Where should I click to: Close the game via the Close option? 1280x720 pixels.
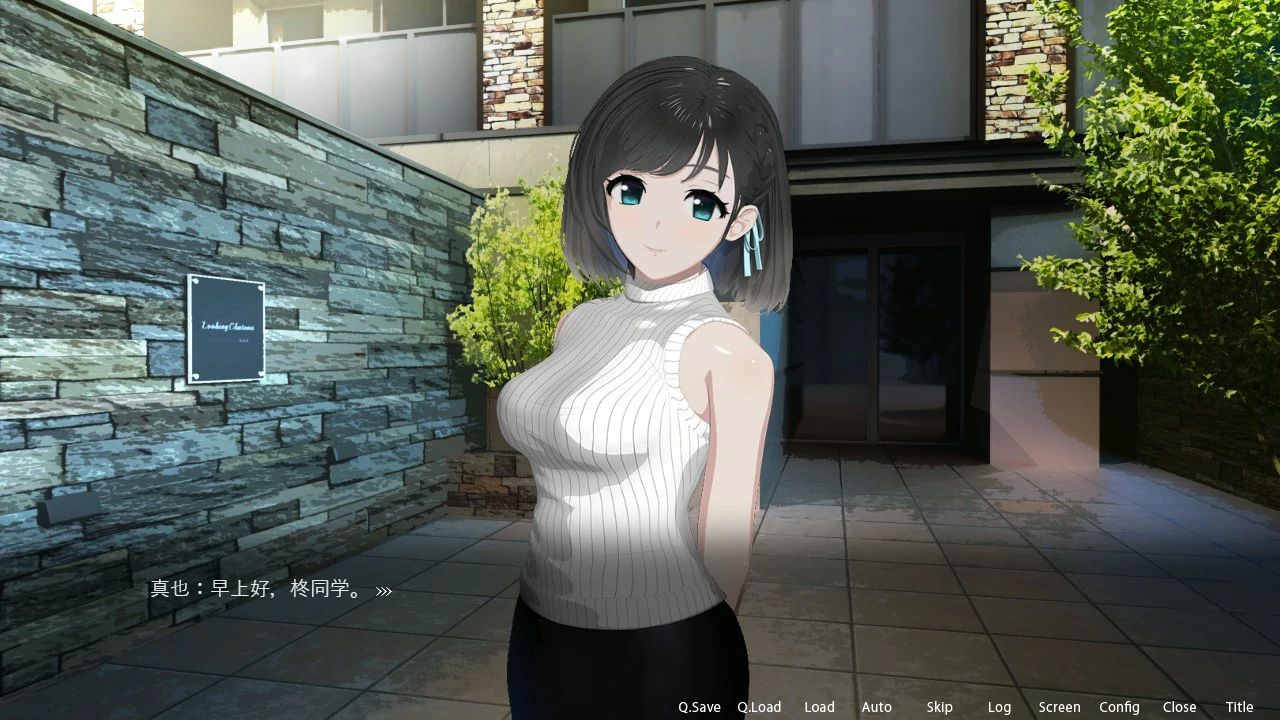[1179, 707]
